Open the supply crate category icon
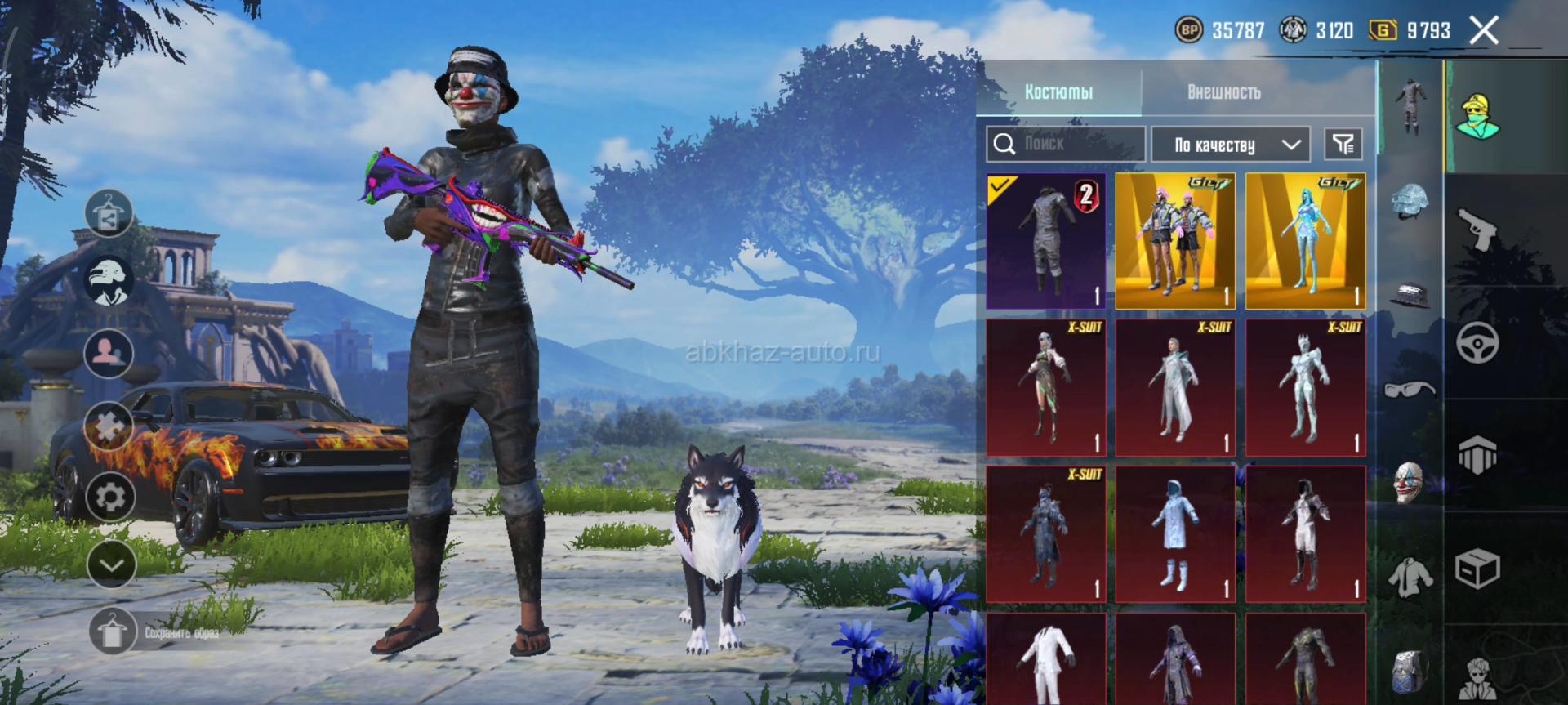Image resolution: width=1568 pixels, height=705 pixels. (1477, 568)
